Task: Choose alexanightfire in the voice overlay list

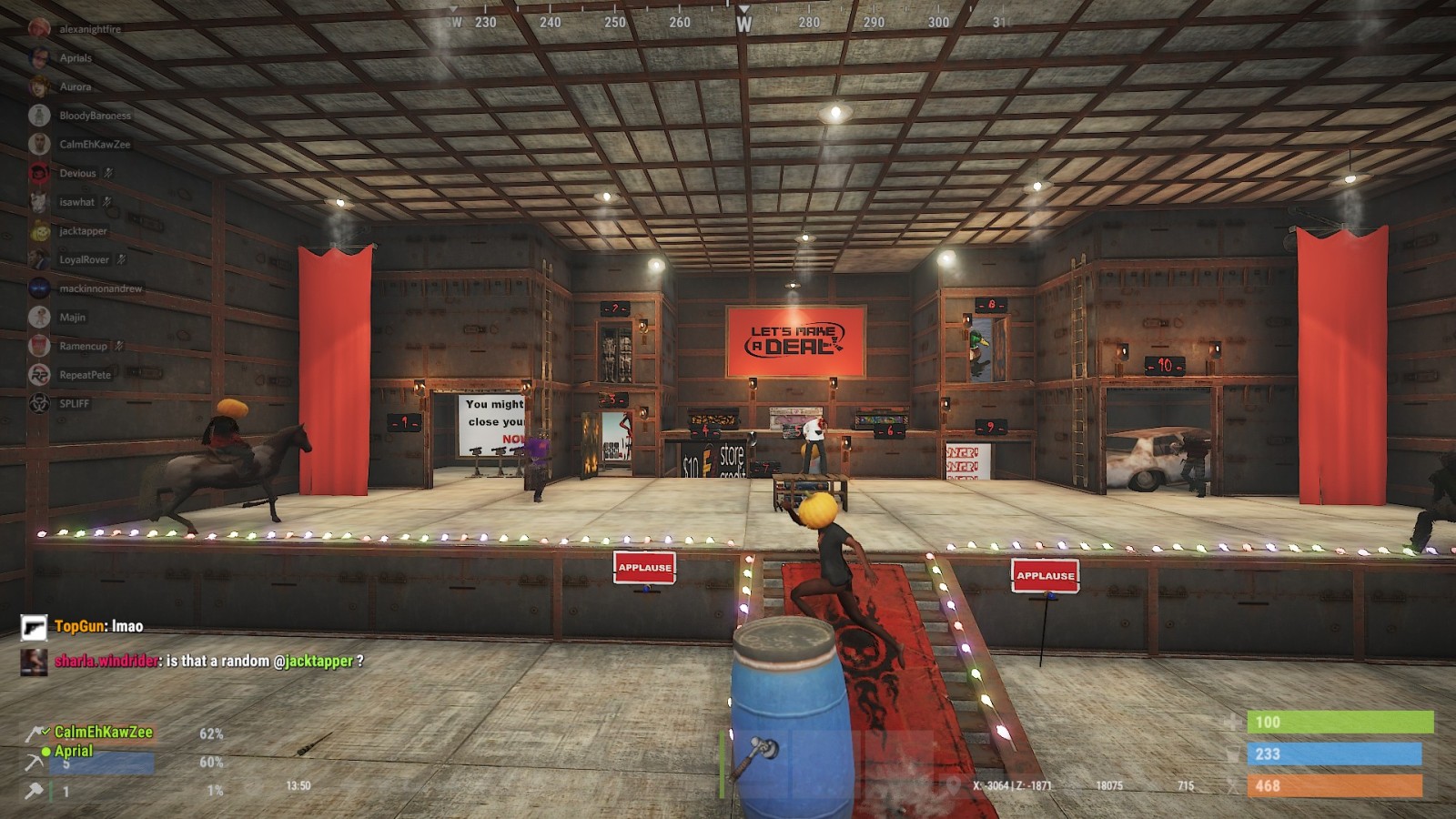Action: (x=89, y=29)
